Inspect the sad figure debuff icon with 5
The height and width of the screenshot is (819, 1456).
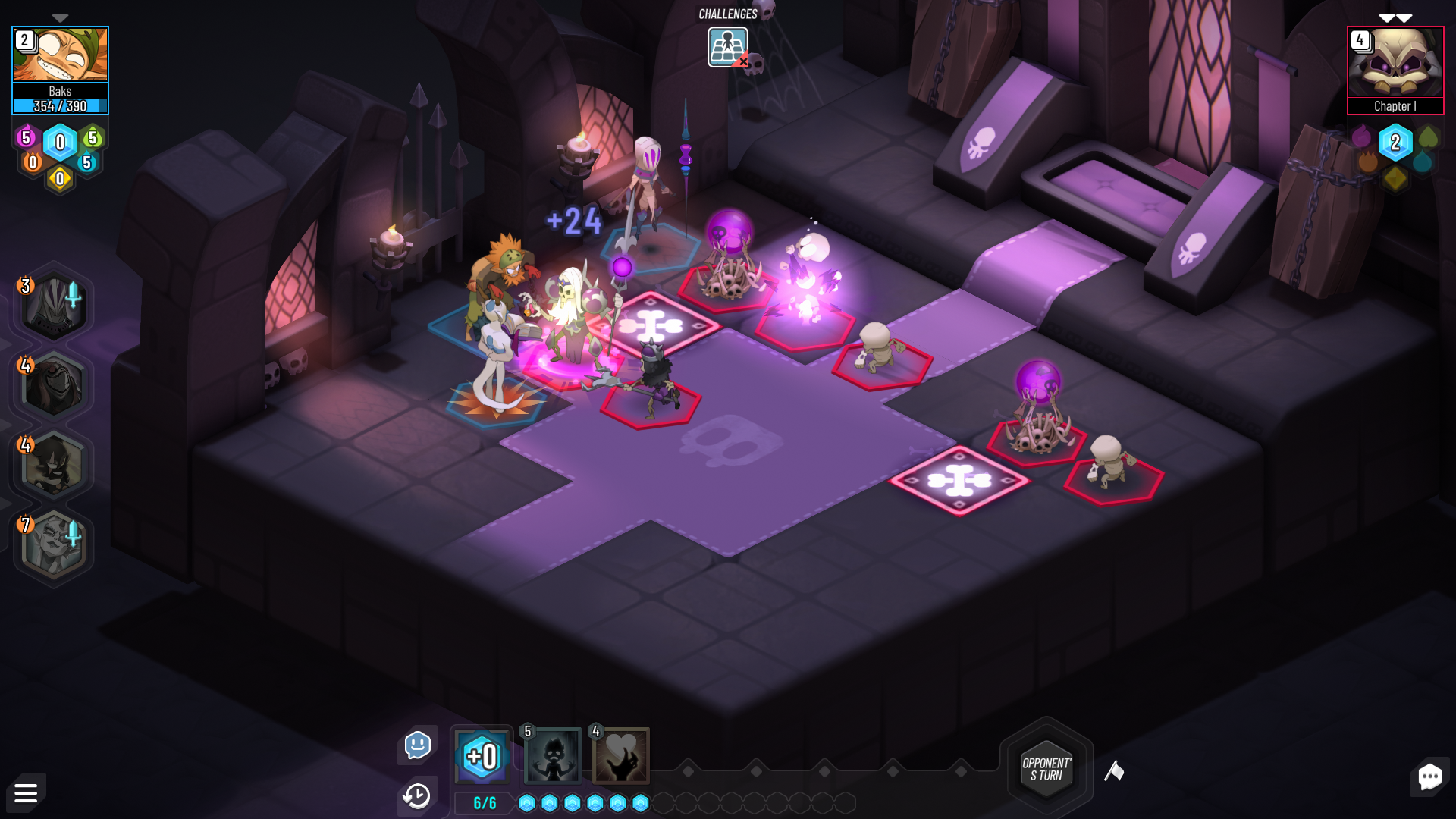[x=553, y=756]
